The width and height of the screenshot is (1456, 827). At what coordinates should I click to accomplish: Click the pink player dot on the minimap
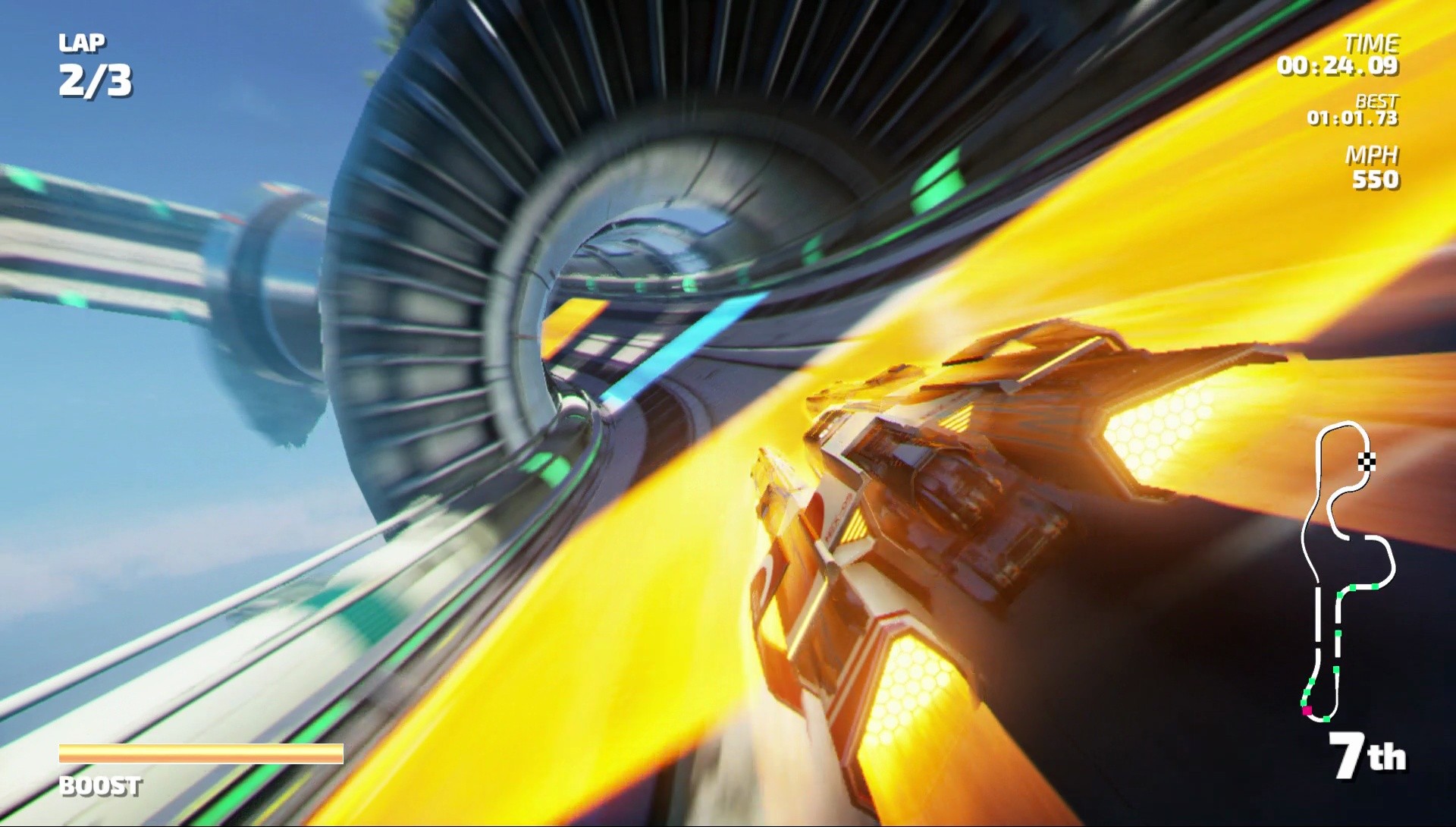tap(1307, 711)
